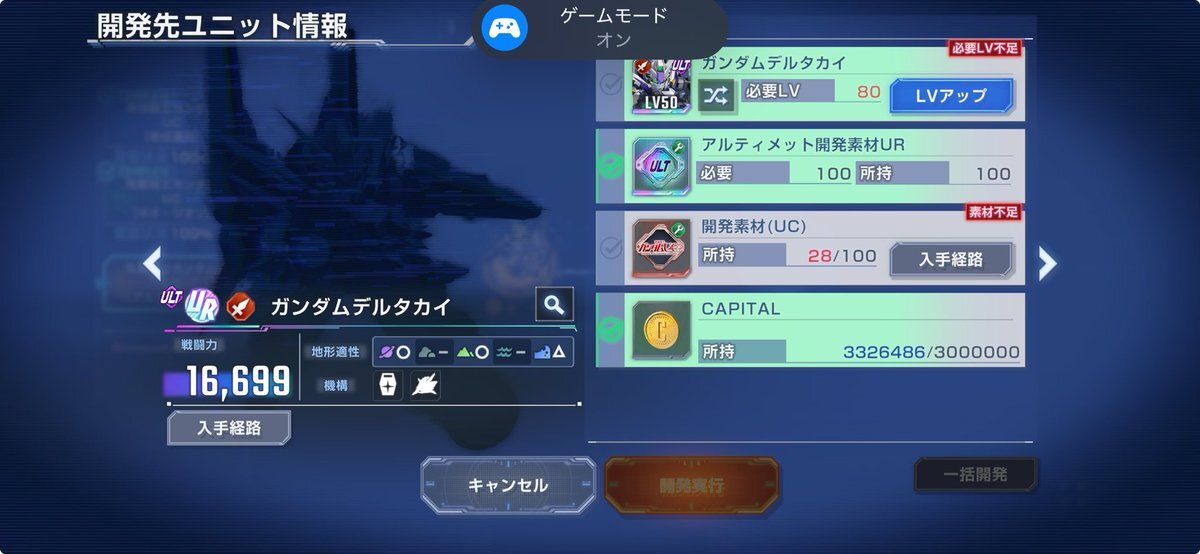This screenshot has height=554, width=1200.
Task: Click the transformation mechanism icon
Action: pos(425,385)
